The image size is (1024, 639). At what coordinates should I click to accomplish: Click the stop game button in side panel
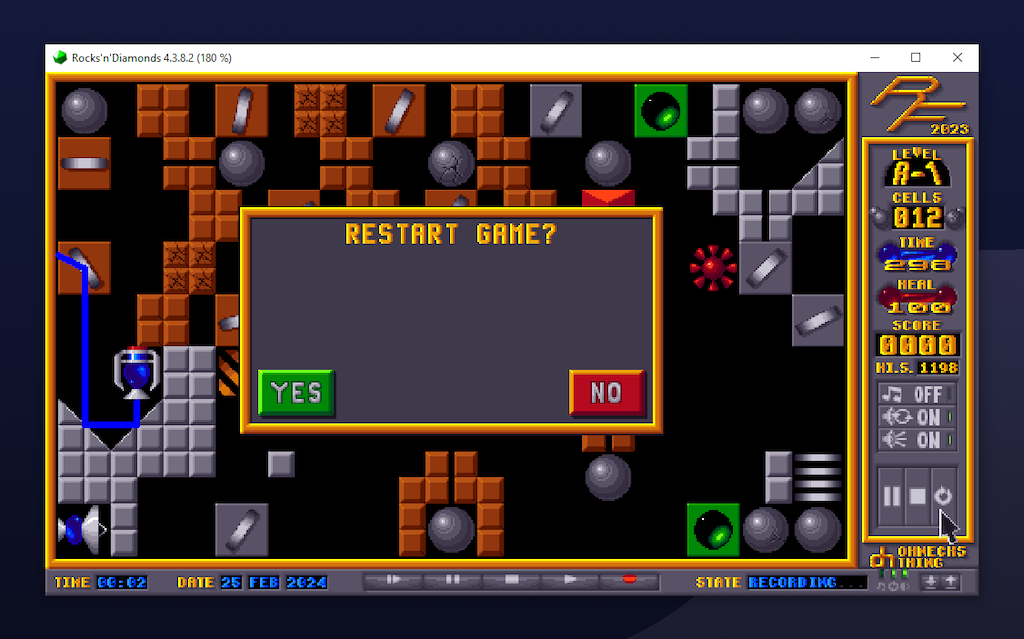click(x=917, y=496)
